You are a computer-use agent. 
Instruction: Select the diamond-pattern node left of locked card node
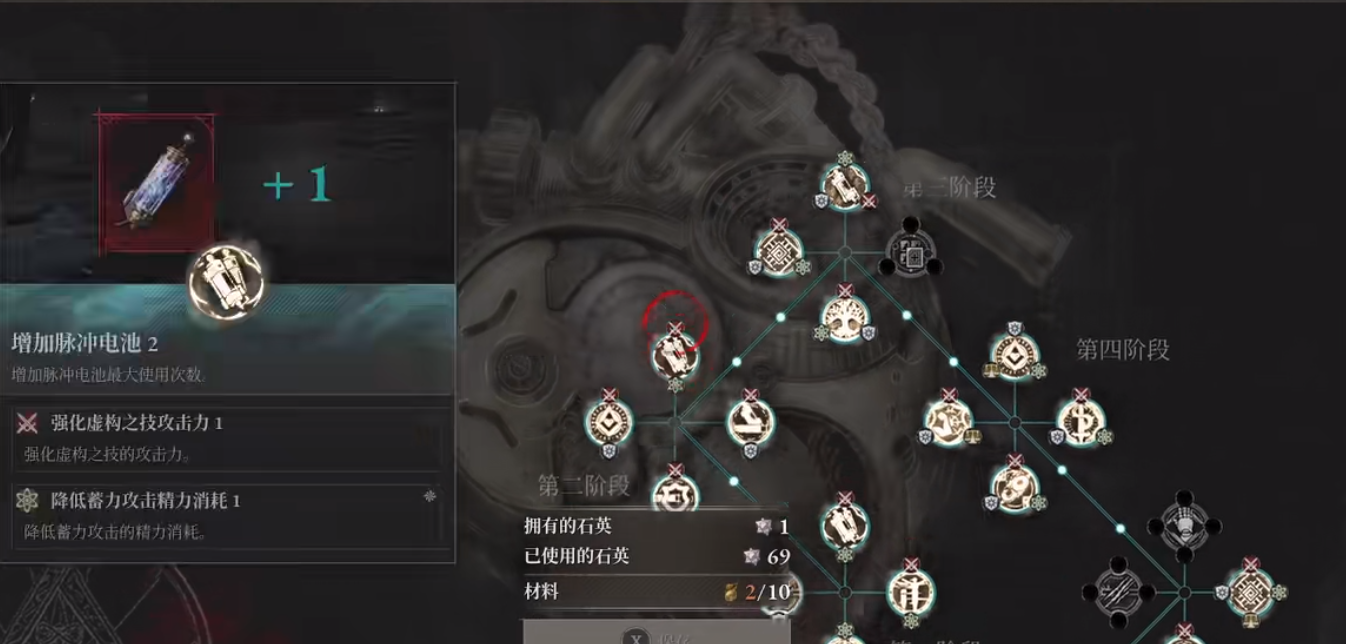pyautogui.click(x=779, y=252)
